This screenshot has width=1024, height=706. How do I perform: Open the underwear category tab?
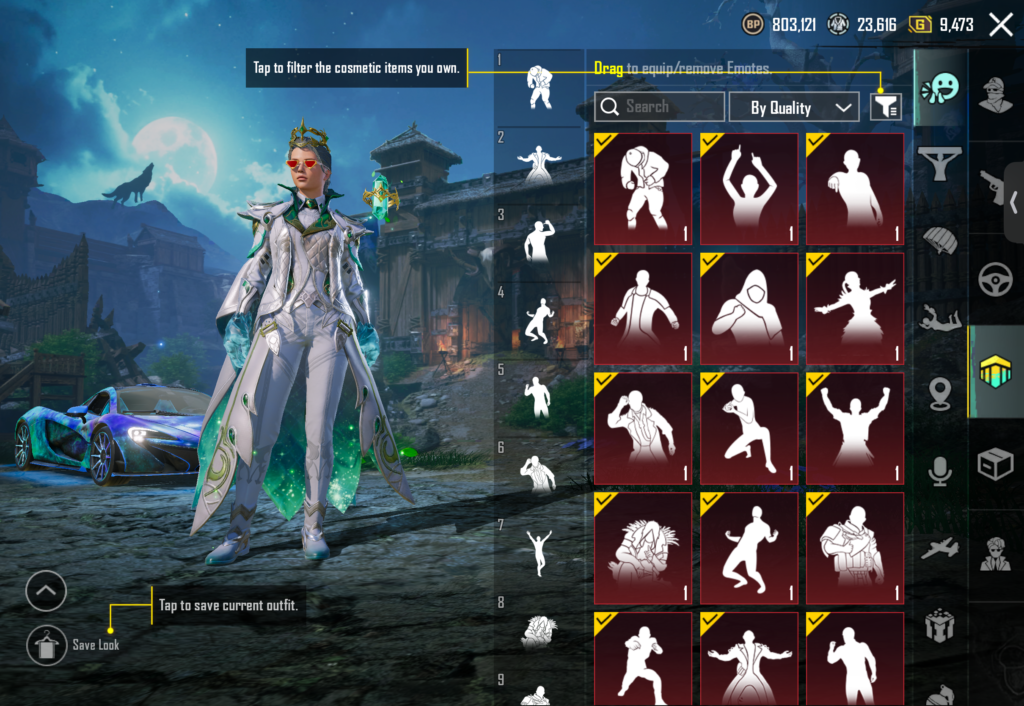[939, 159]
